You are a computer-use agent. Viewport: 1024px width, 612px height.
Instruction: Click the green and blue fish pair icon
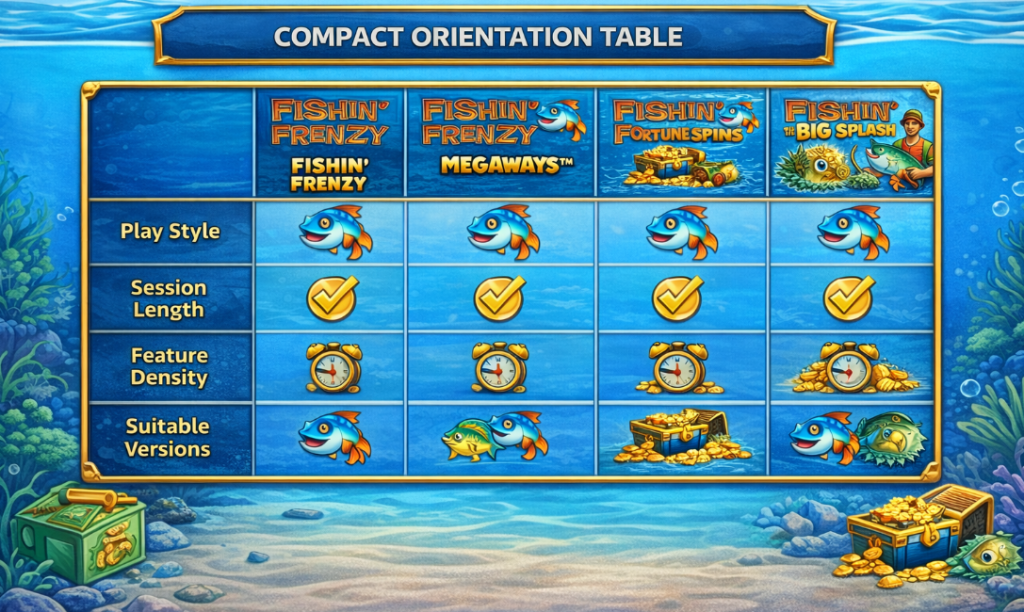coord(497,438)
